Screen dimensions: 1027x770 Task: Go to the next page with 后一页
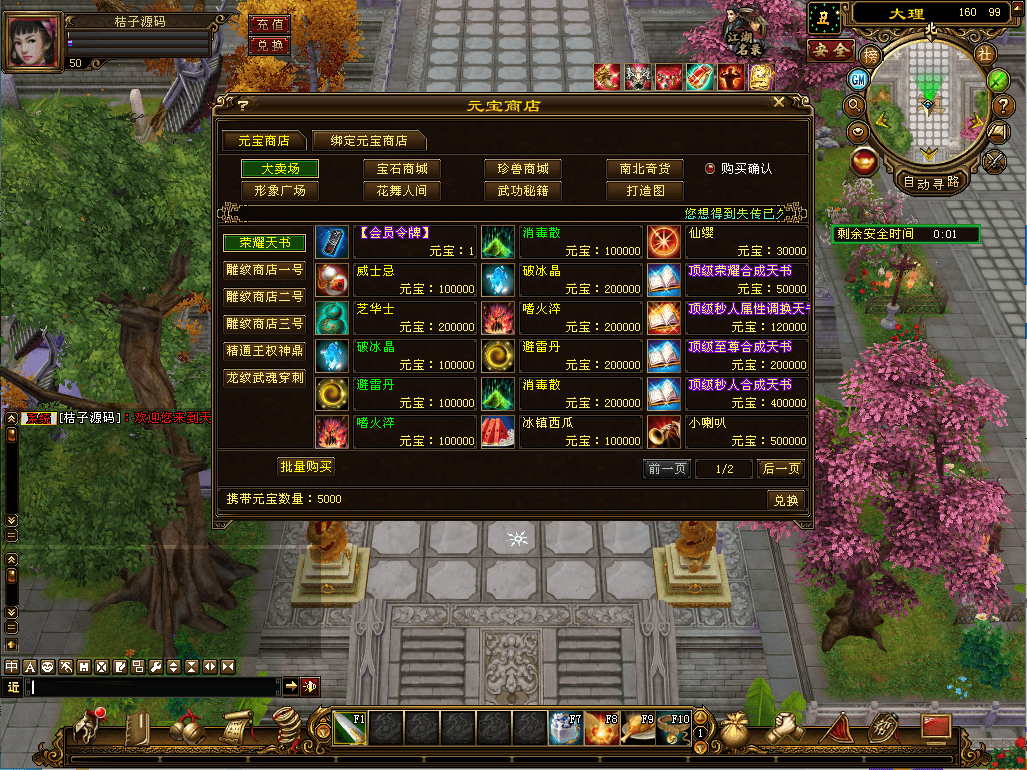[781, 469]
